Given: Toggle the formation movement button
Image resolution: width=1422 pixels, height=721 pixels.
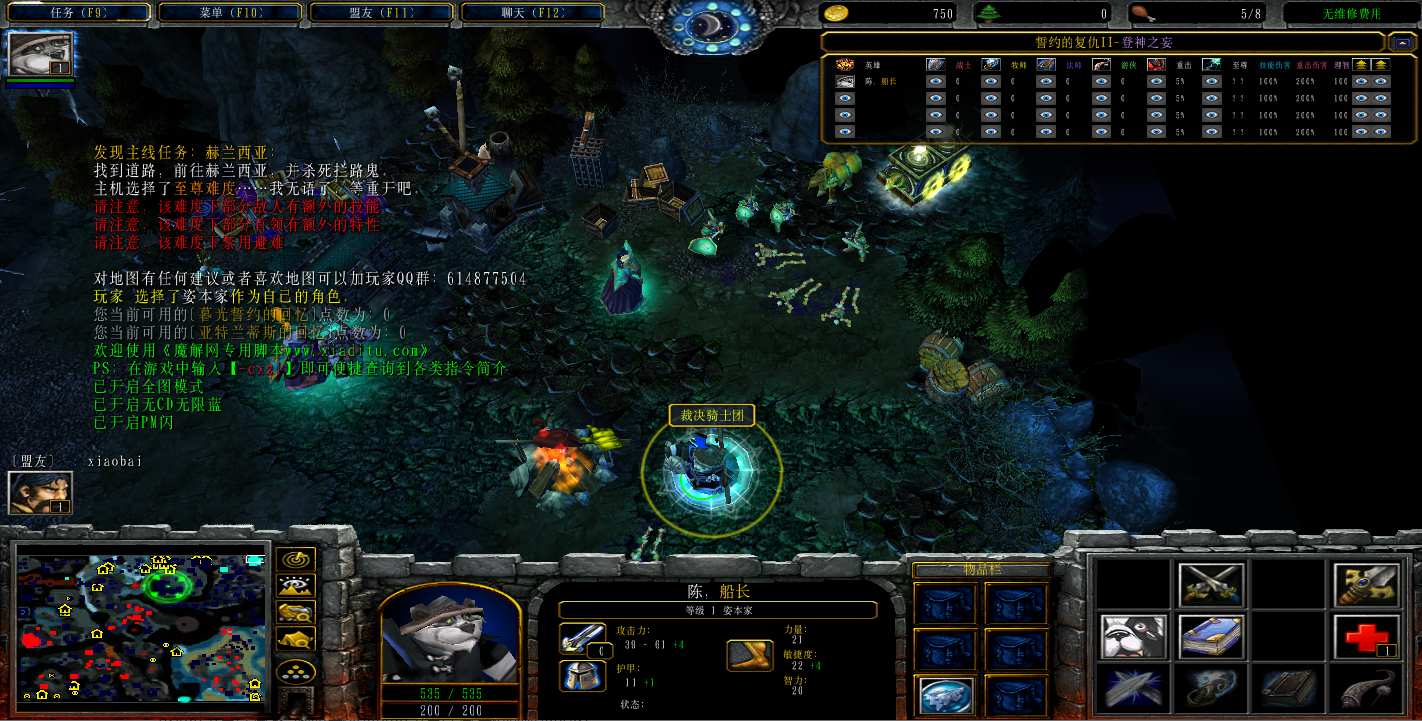Looking at the screenshot, I should tap(296, 672).
